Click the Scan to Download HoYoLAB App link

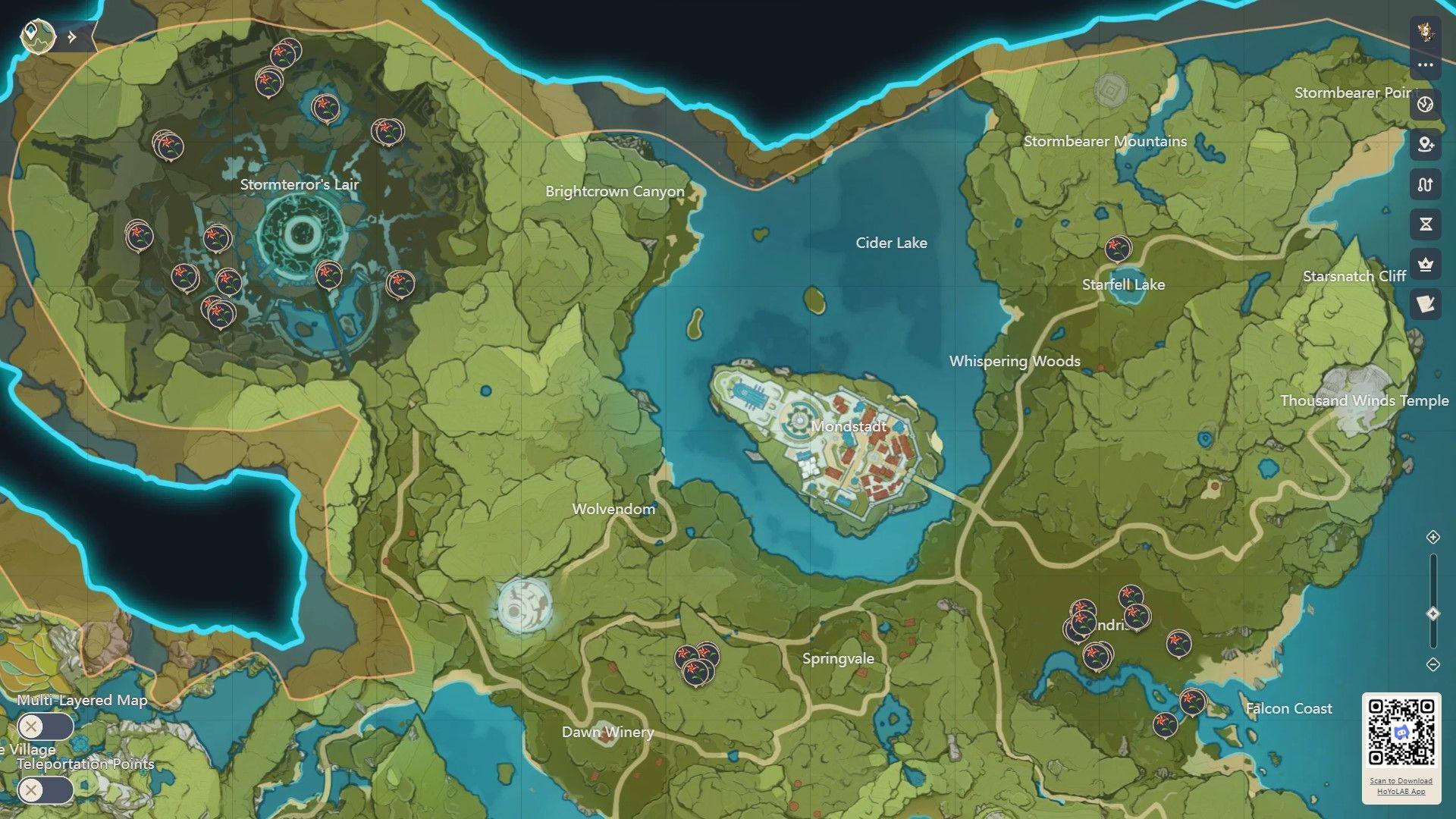(1401, 786)
